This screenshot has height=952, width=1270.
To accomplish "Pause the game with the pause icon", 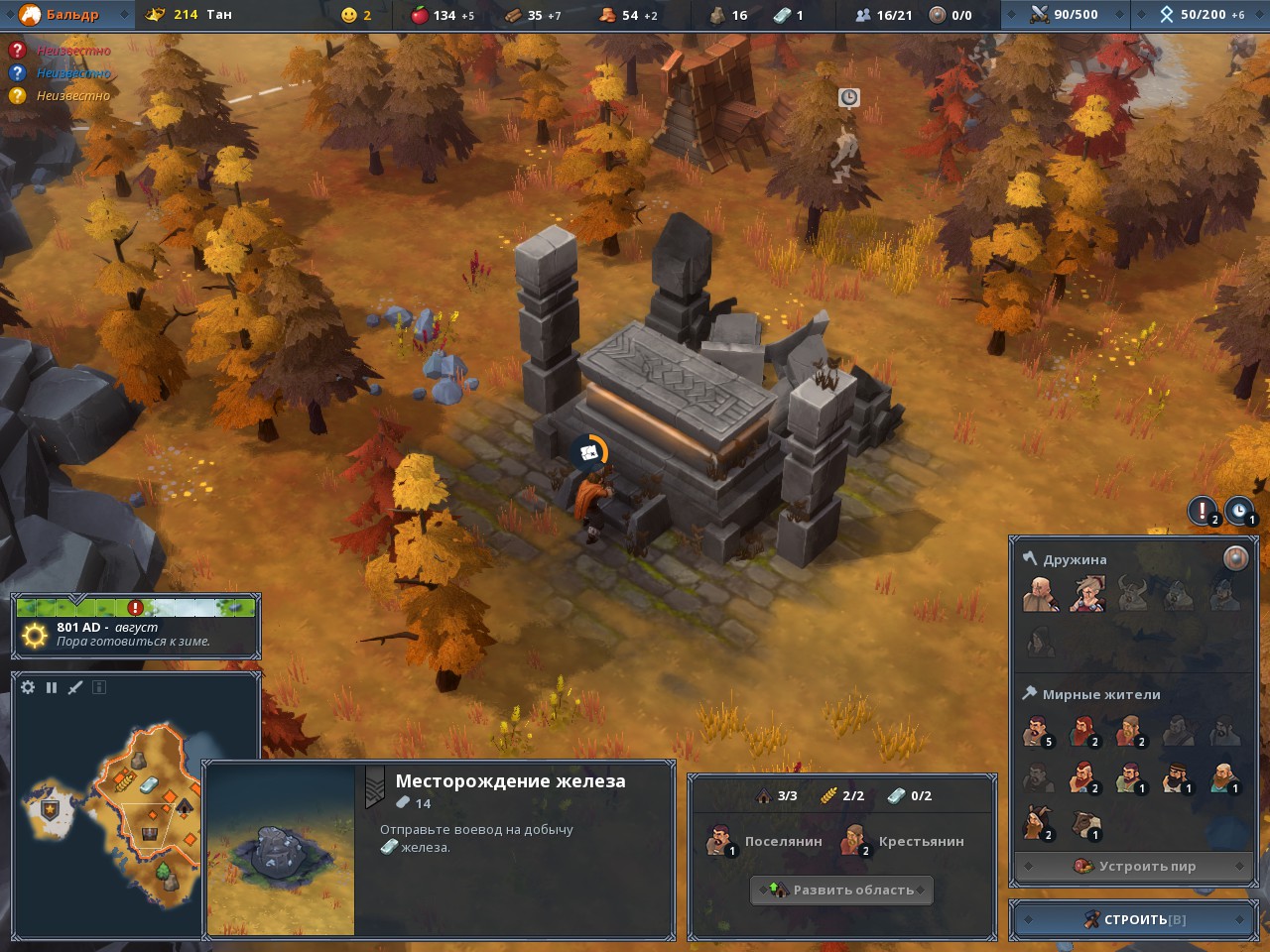I will coord(52,687).
